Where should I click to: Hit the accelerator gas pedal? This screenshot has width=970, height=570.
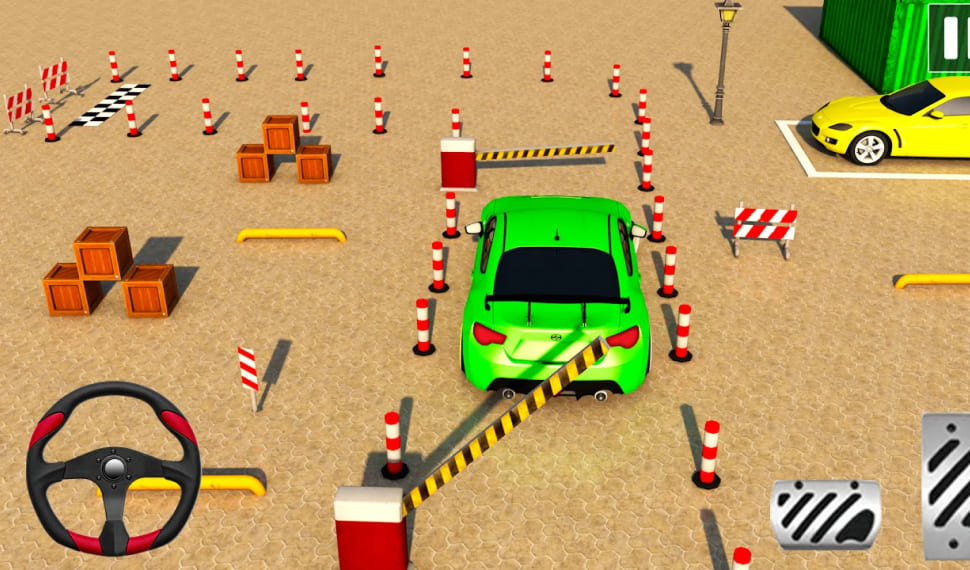[x=947, y=485]
